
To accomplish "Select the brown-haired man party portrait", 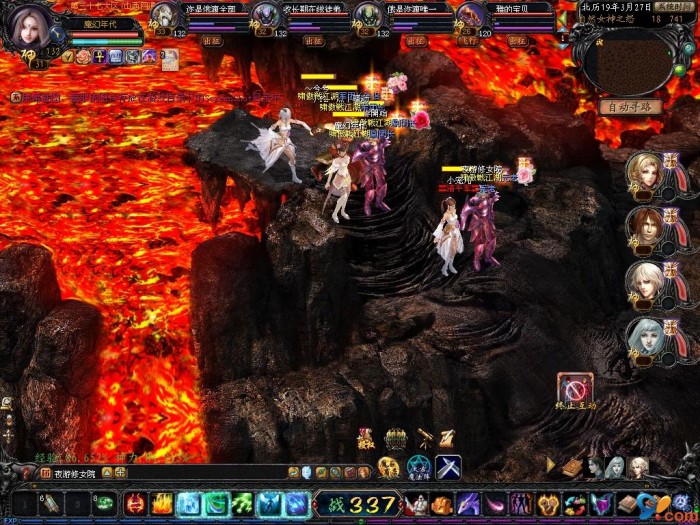I will (x=646, y=227).
